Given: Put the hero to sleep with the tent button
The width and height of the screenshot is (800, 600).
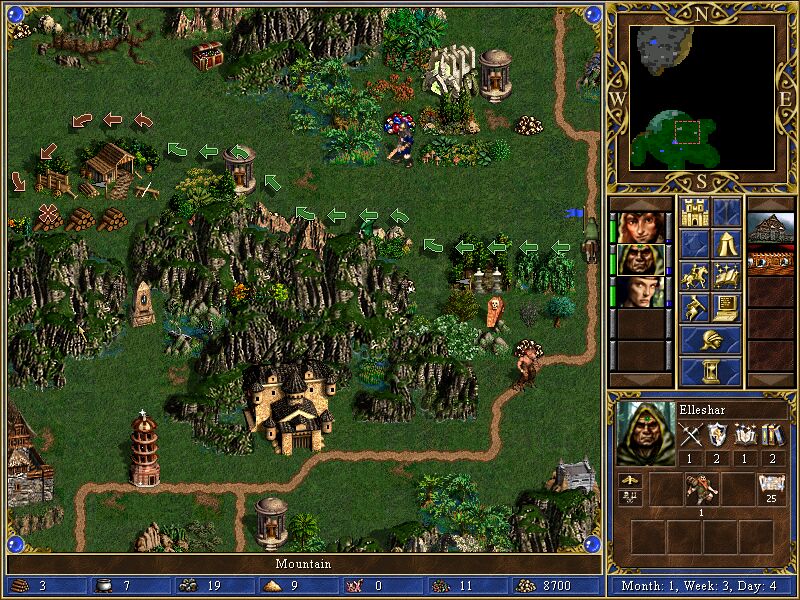Looking at the screenshot, I should click(x=727, y=245).
